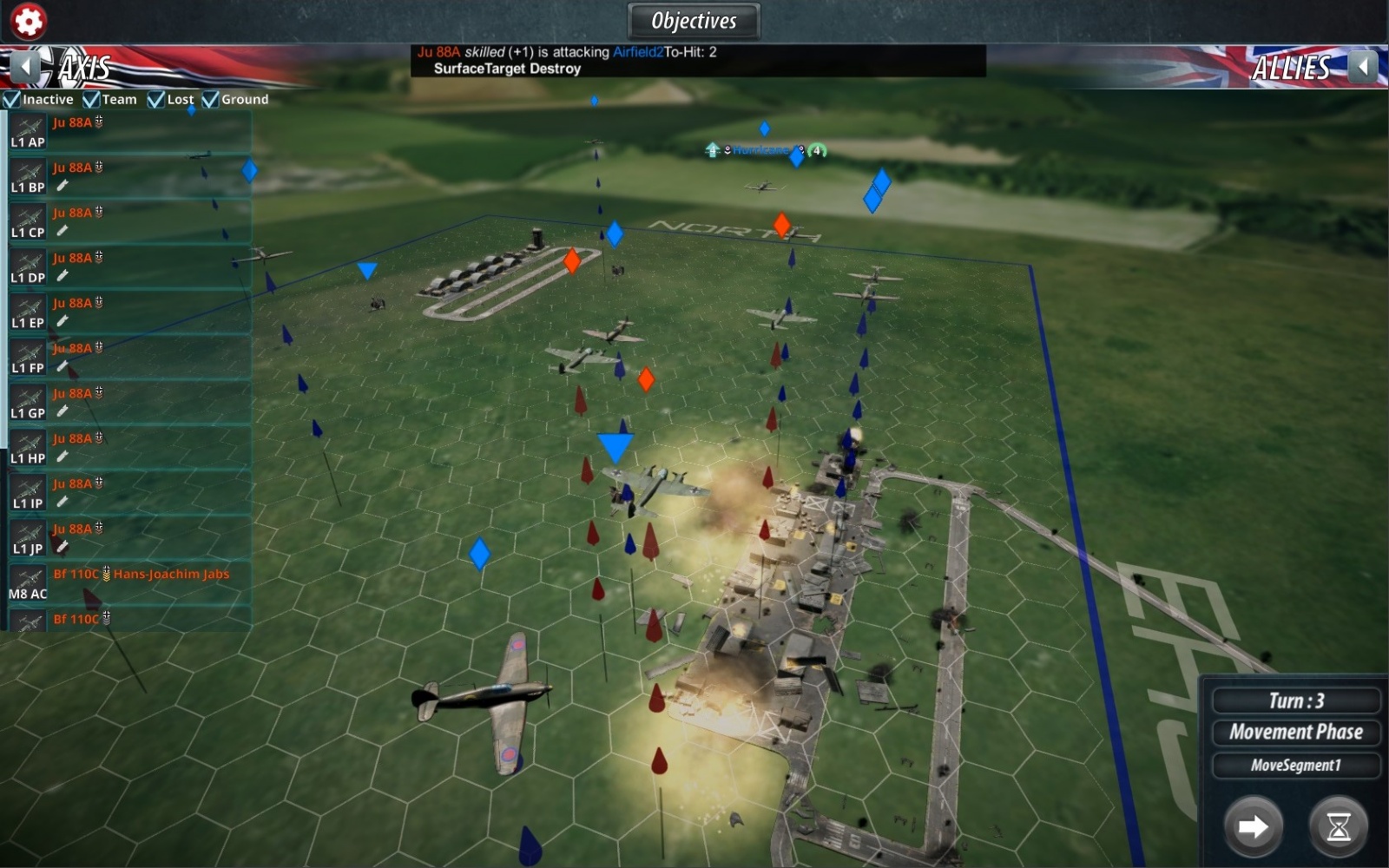The height and width of the screenshot is (868, 1389).
Task: Click the hourglass end-turn button
Action: (1338, 826)
